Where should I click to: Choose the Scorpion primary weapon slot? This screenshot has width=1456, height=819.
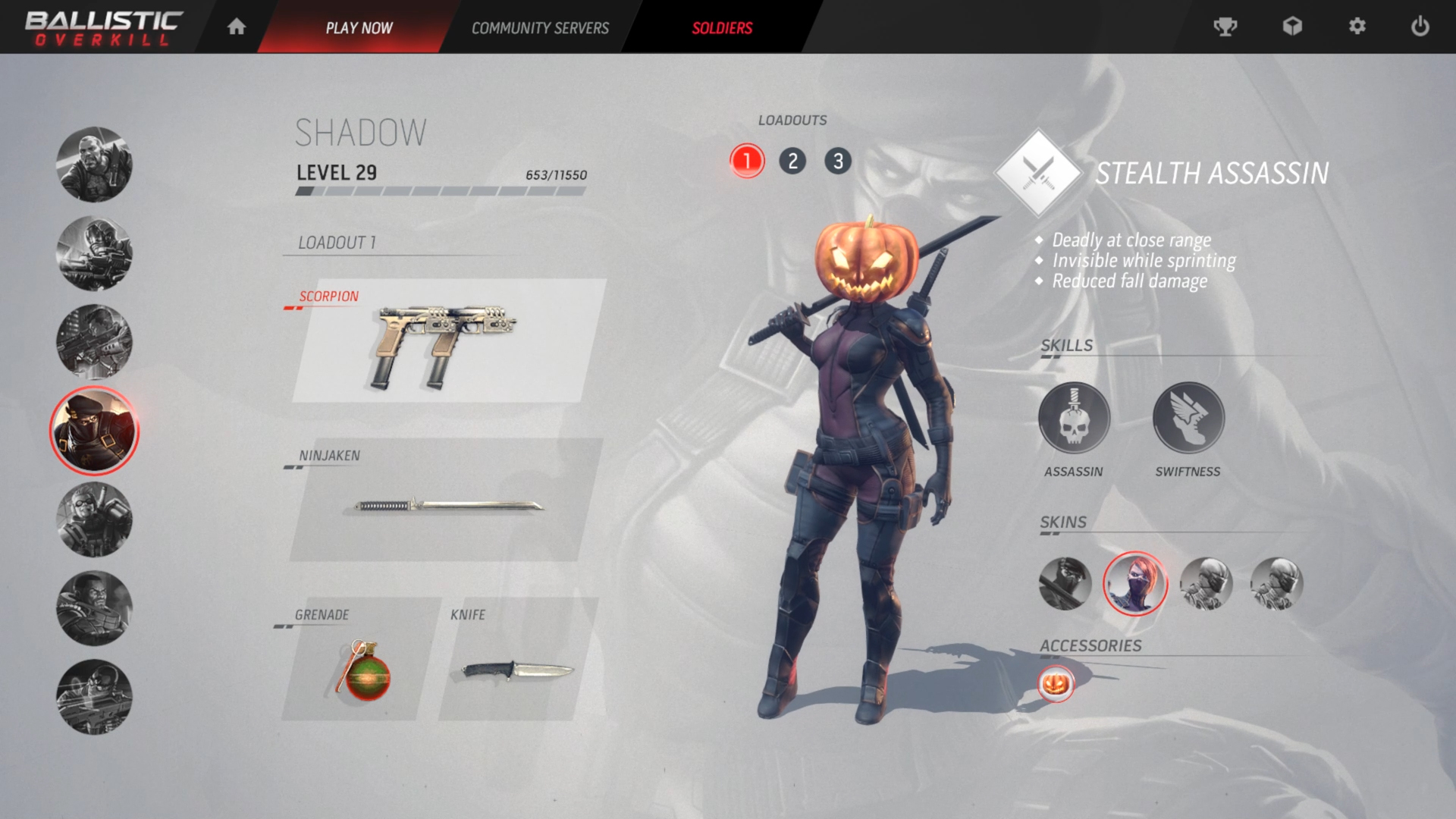tap(447, 341)
